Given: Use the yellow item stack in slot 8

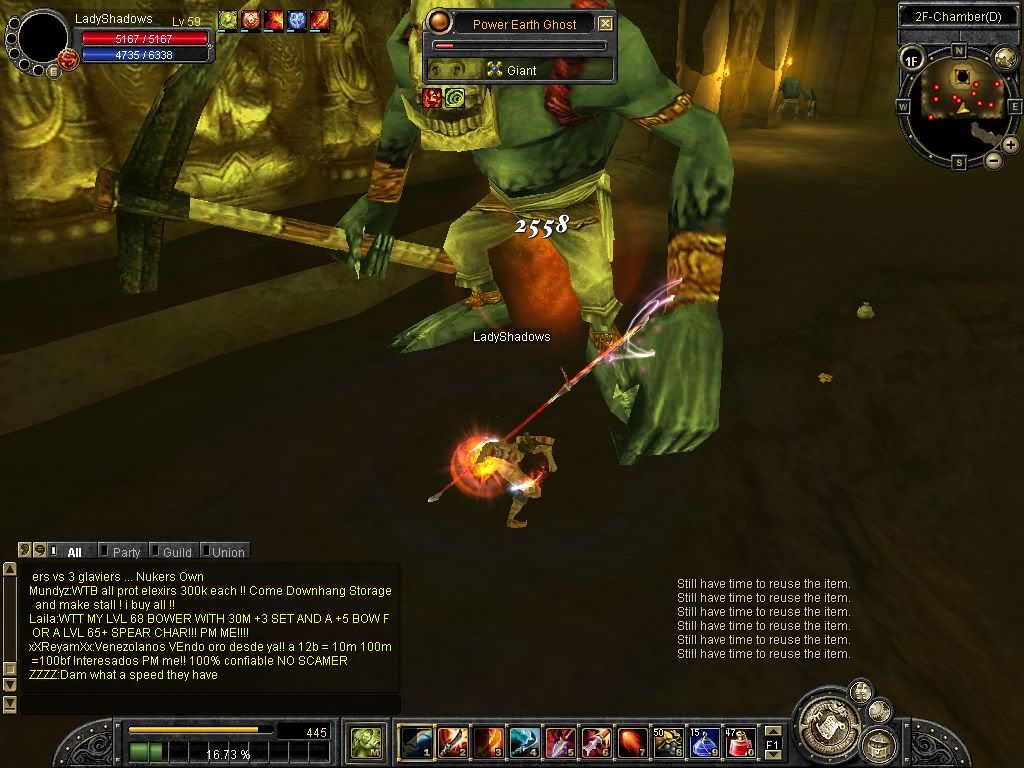Looking at the screenshot, I should 668,743.
